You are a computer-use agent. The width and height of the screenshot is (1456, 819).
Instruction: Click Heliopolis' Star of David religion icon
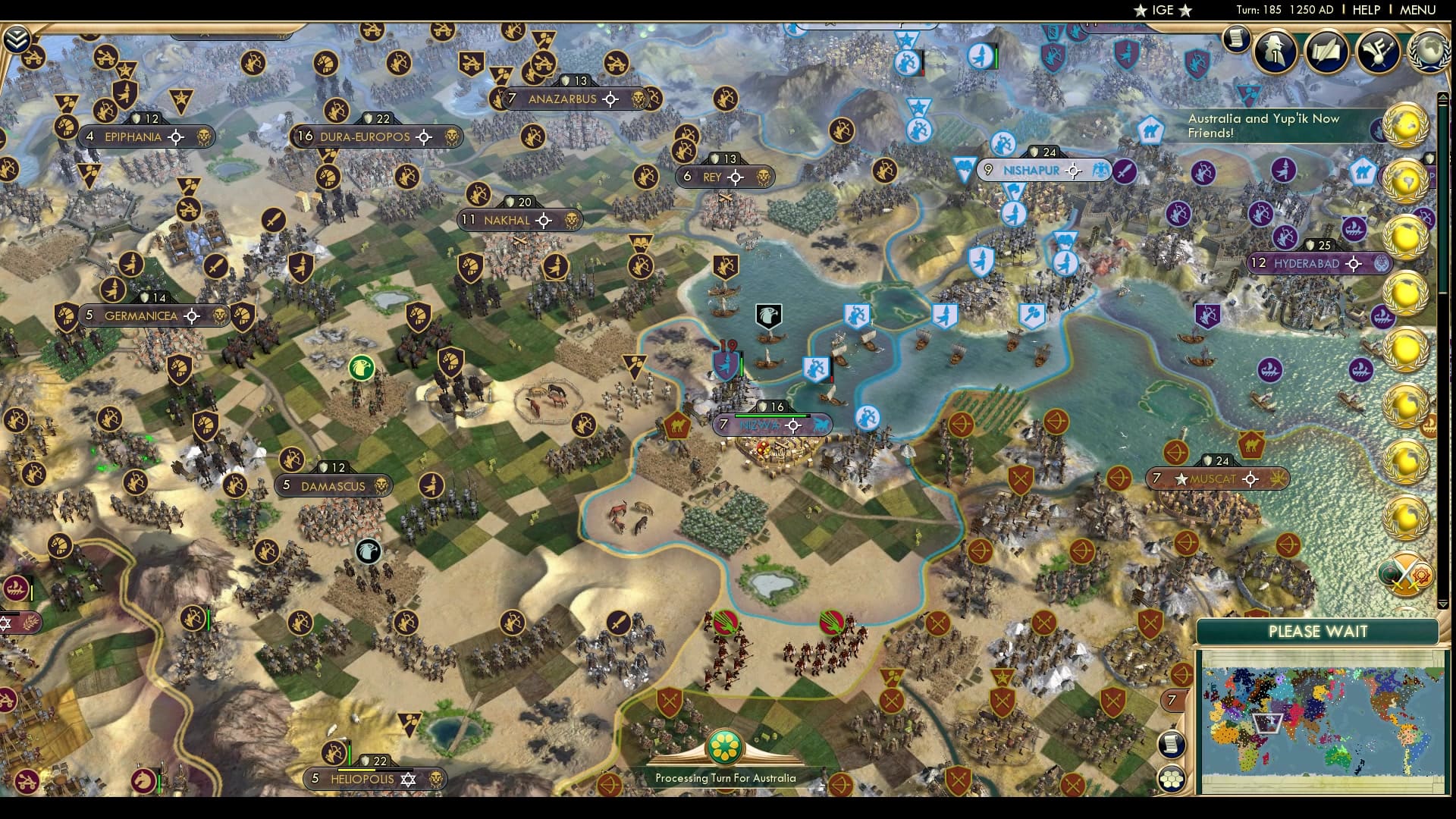[409, 778]
